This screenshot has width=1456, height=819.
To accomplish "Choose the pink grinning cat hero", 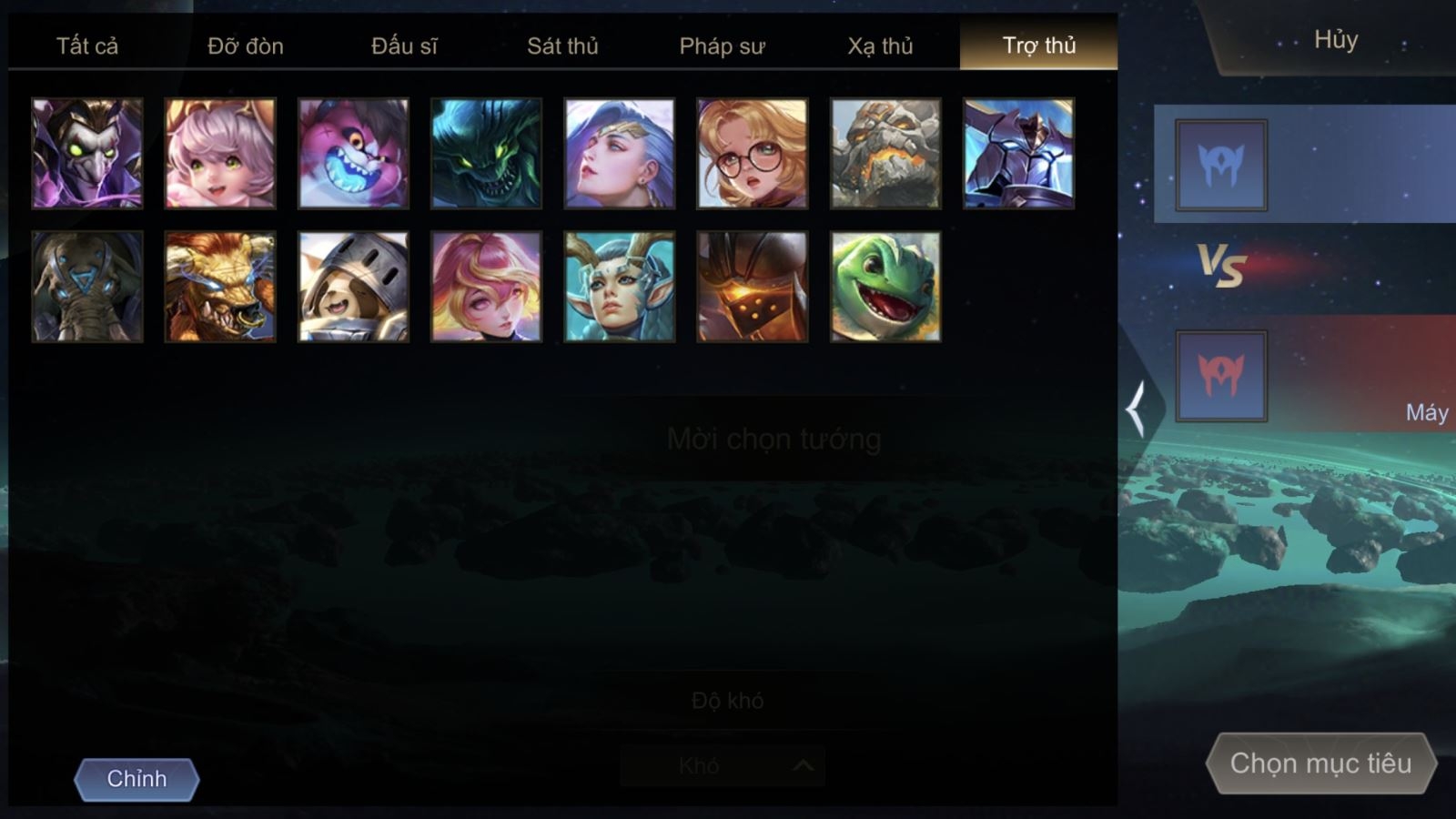I will (353, 154).
